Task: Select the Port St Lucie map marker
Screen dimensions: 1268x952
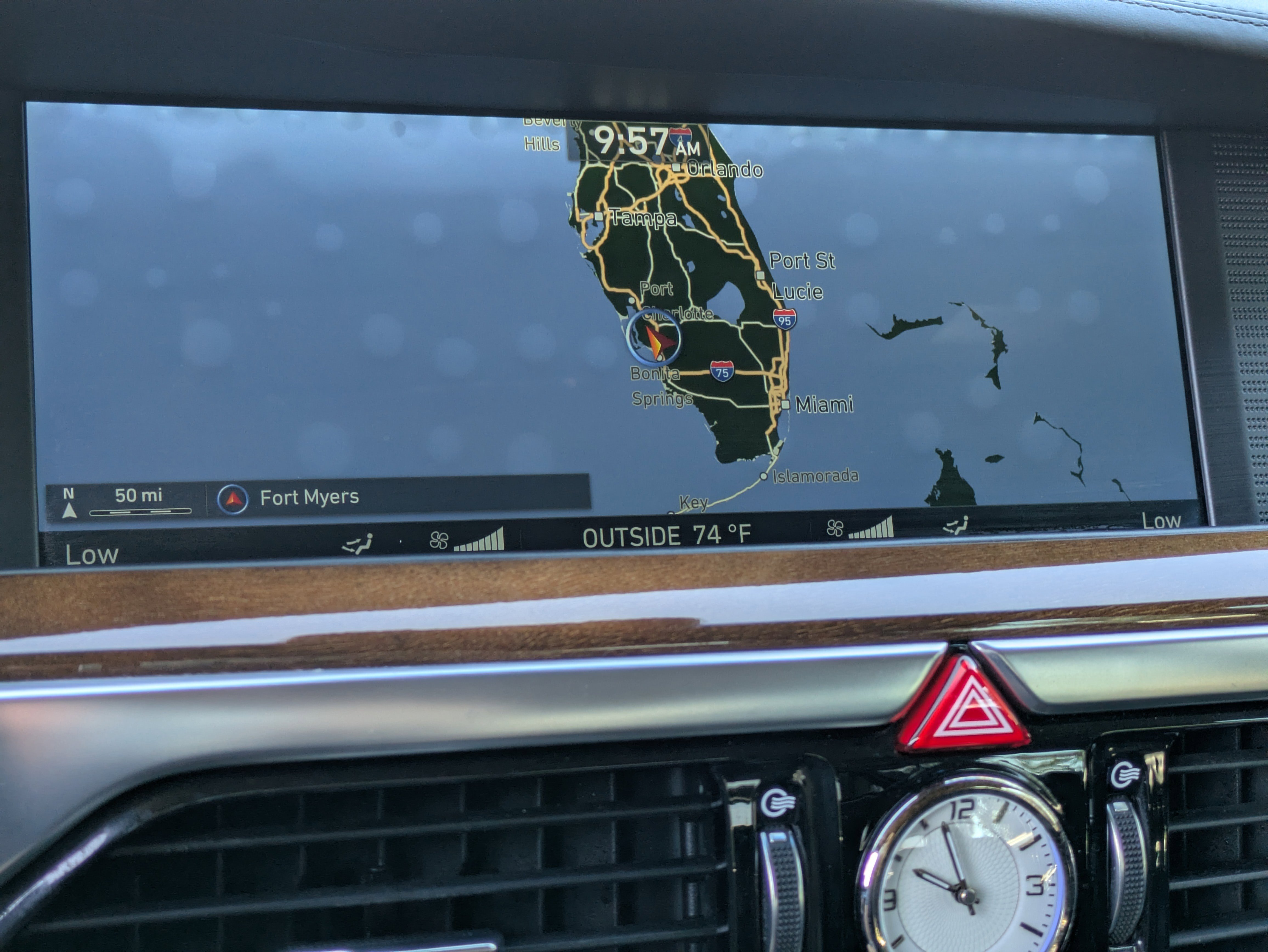Action: pyautogui.click(x=761, y=275)
